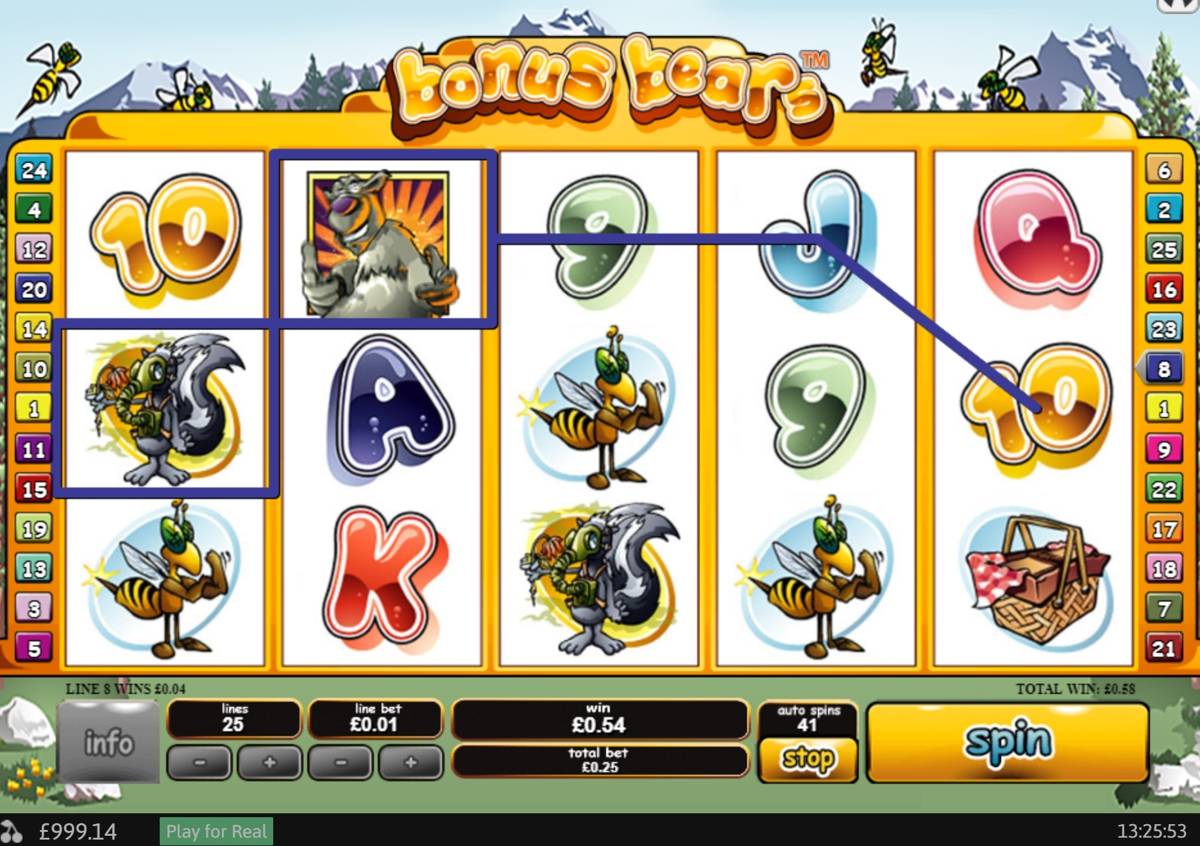Select payline number 15
The height and width of the screenshot is (846, 1200).
click(34, 489)
